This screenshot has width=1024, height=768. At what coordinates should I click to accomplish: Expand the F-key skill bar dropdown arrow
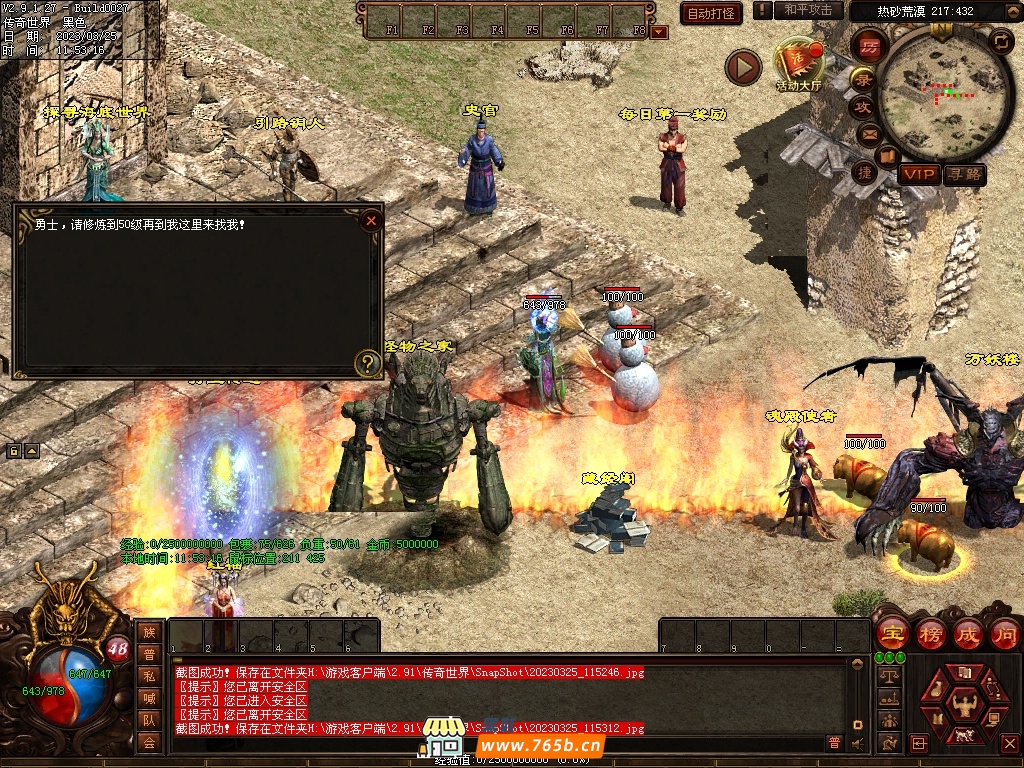click(659, 31)
